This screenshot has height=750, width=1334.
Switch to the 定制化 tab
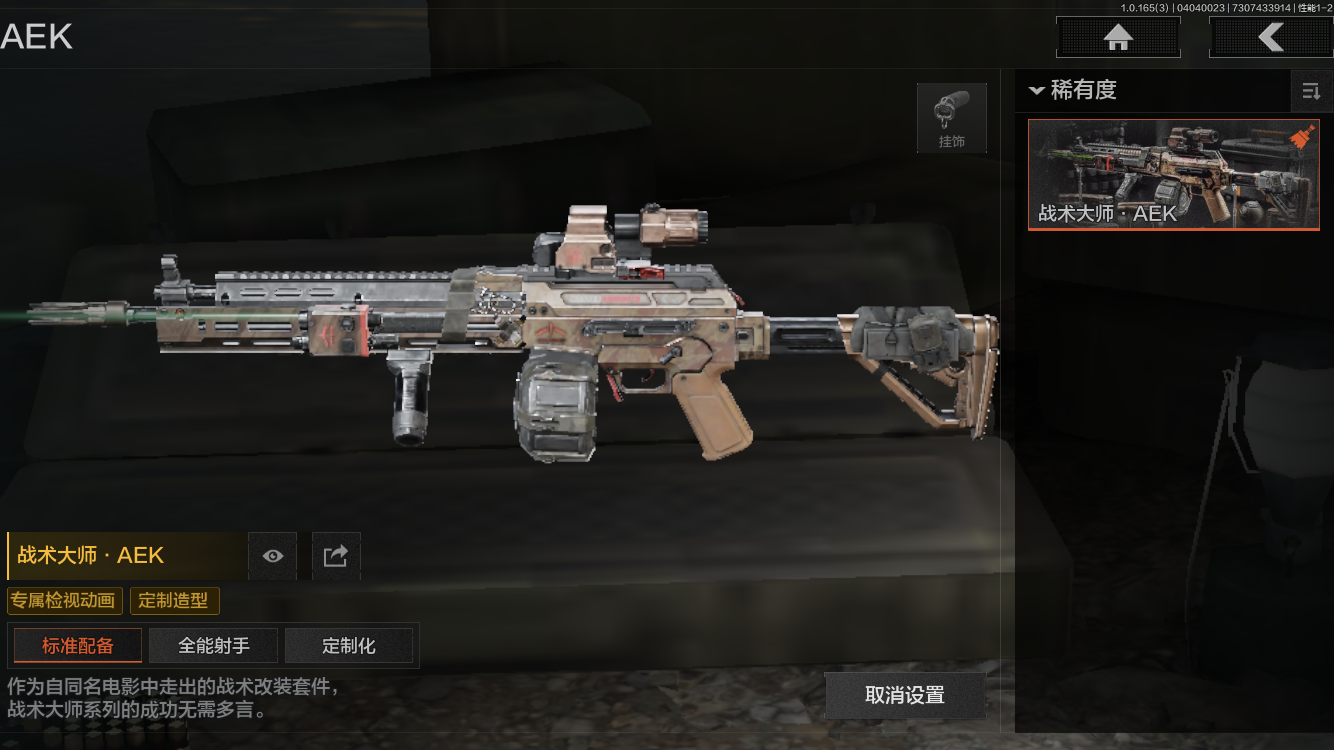[x=349, y=646]
